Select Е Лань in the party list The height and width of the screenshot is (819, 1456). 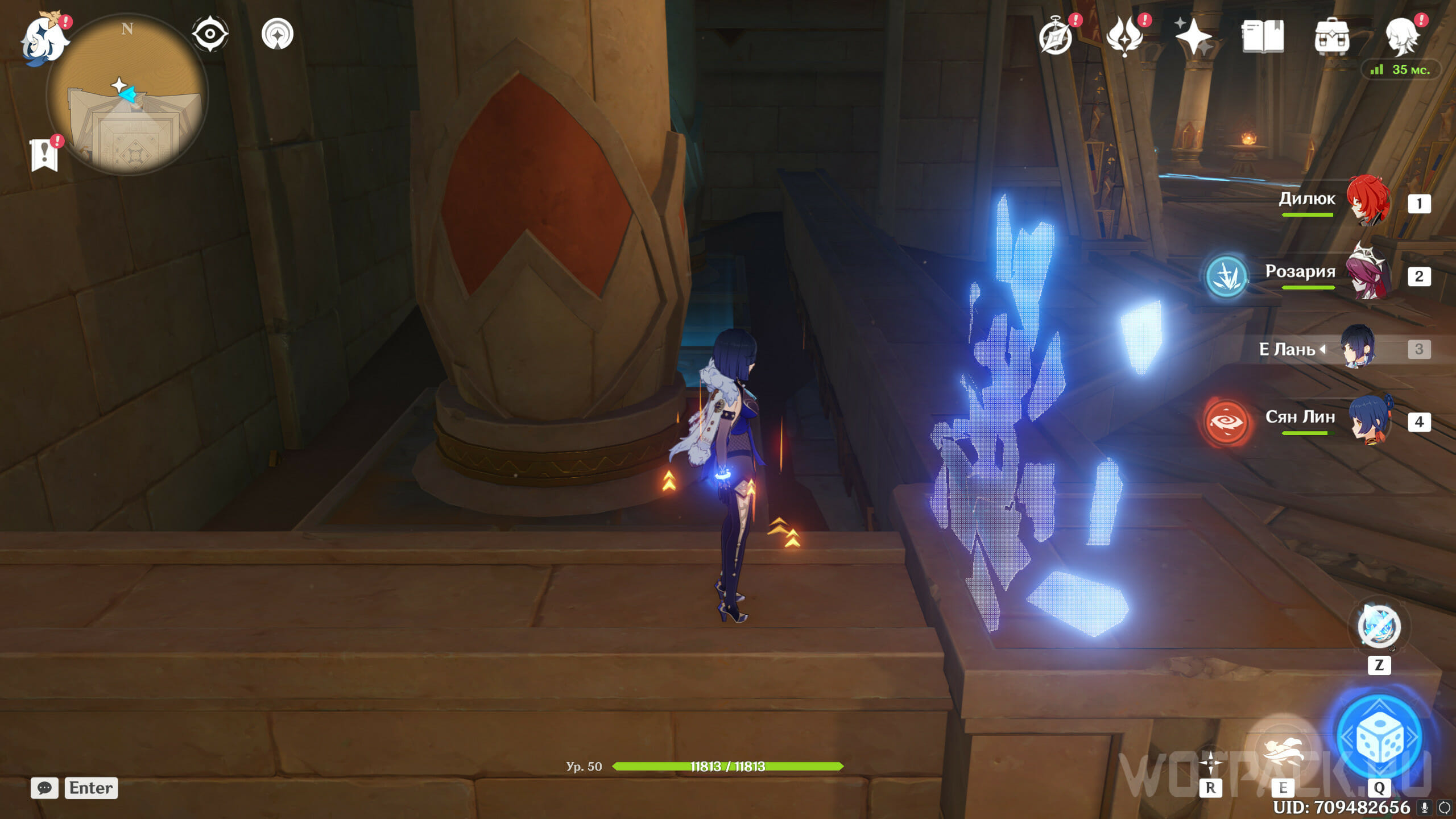tap(1358, 348)
